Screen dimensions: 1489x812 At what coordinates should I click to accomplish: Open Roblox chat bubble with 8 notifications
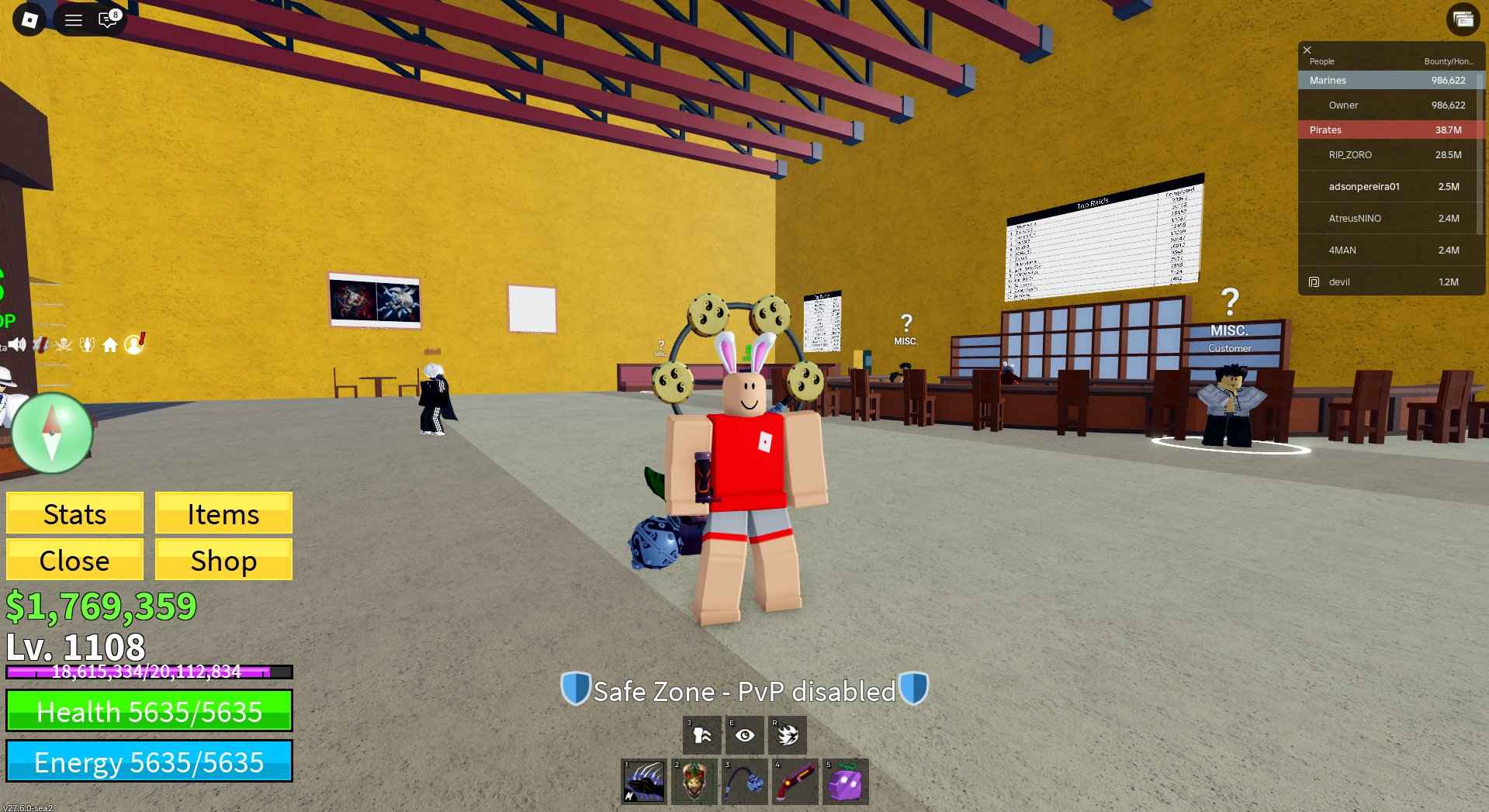(108, 19)
